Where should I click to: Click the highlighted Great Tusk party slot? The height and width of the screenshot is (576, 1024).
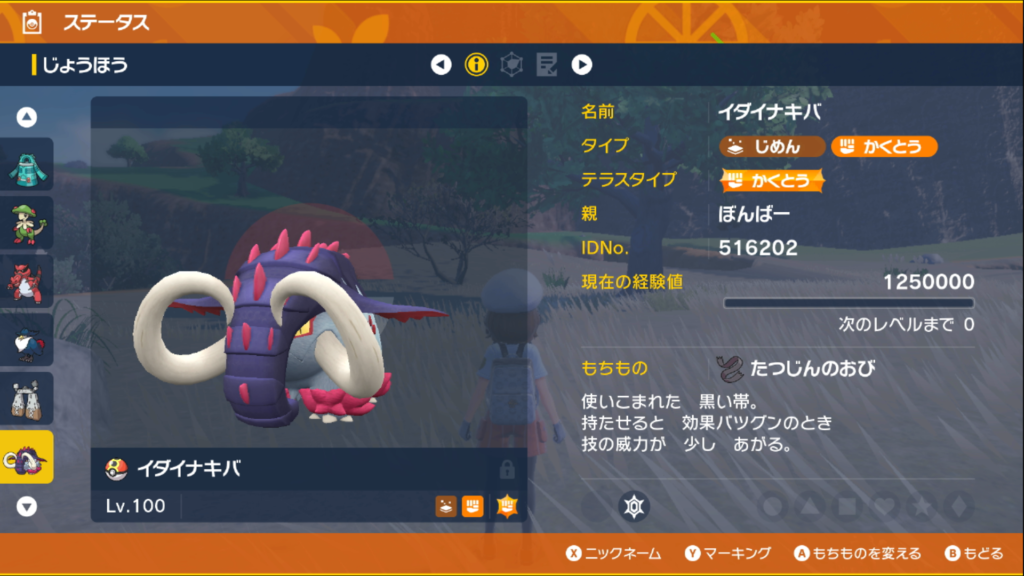pyautogui.click(x=27, y=457)
